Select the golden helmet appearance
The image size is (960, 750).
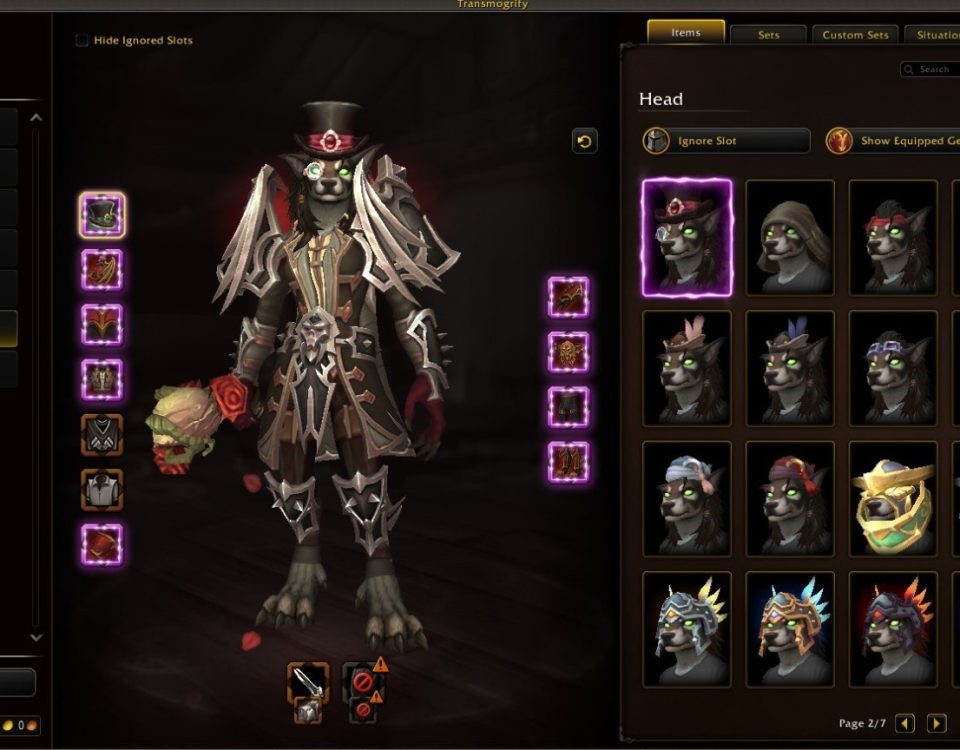893,498
